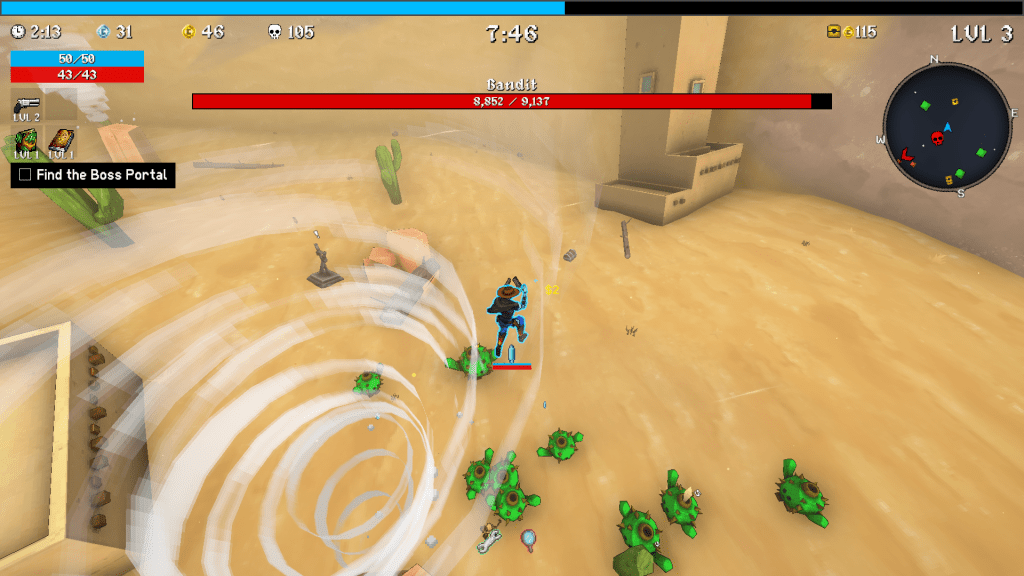Viewport: 1024px width, 576px height.
Task: Select the golden red tome icon
Action: coord(61,141)
